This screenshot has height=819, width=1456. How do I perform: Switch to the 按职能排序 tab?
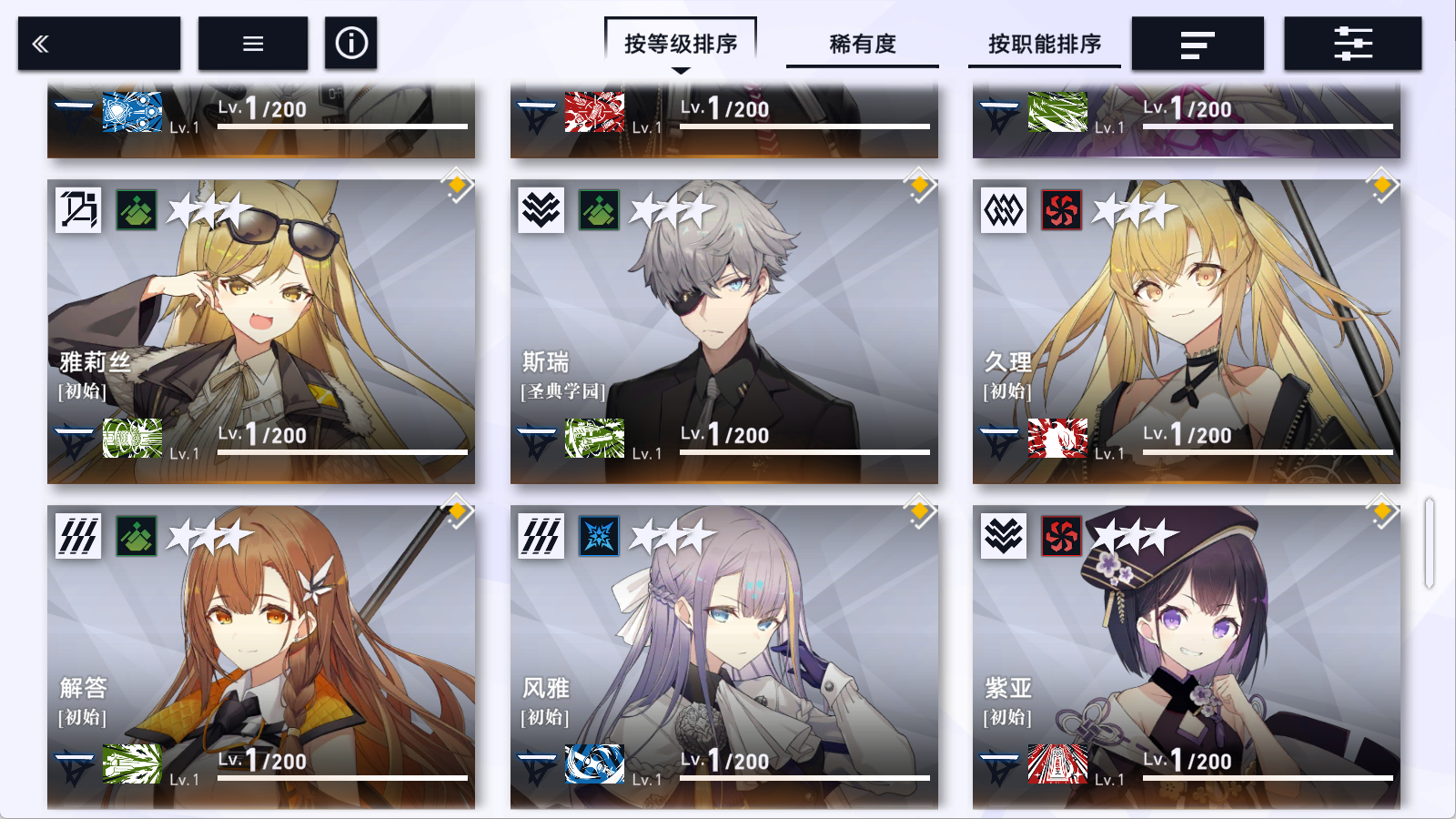click(1046, 43)
